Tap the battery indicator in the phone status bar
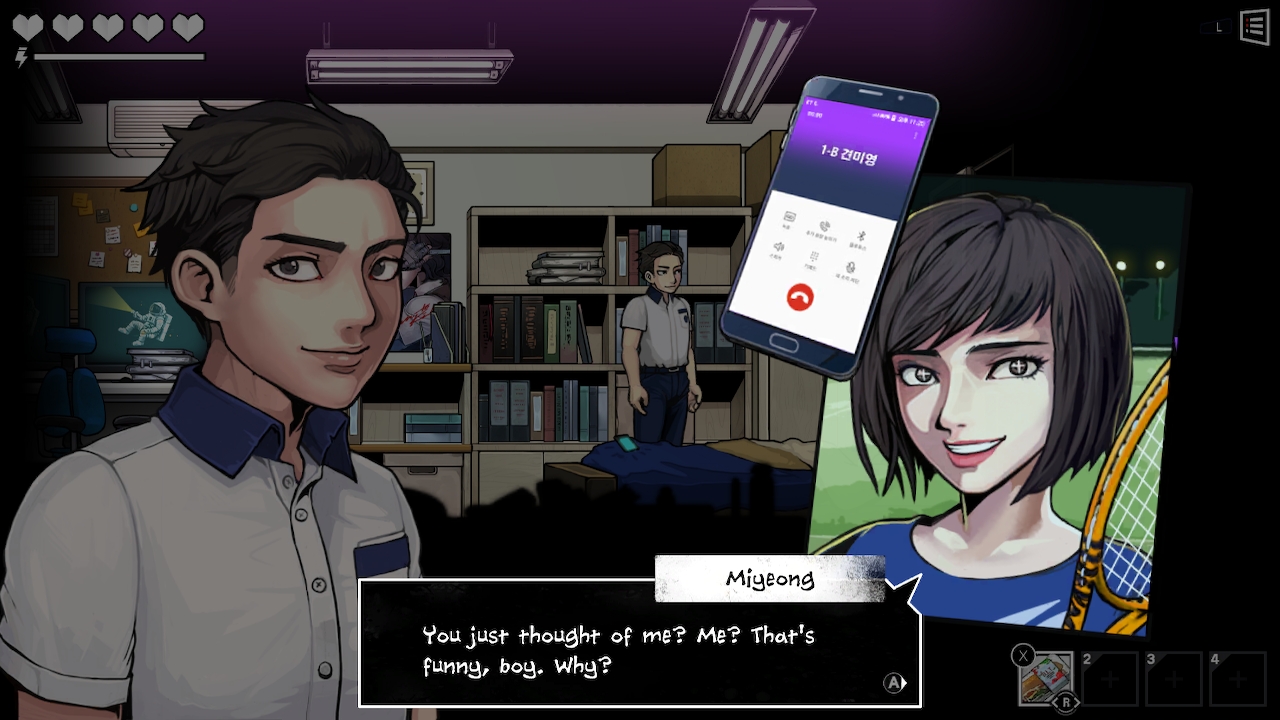The height and width of the screenshot is (720, 1280). pos(894,118)
